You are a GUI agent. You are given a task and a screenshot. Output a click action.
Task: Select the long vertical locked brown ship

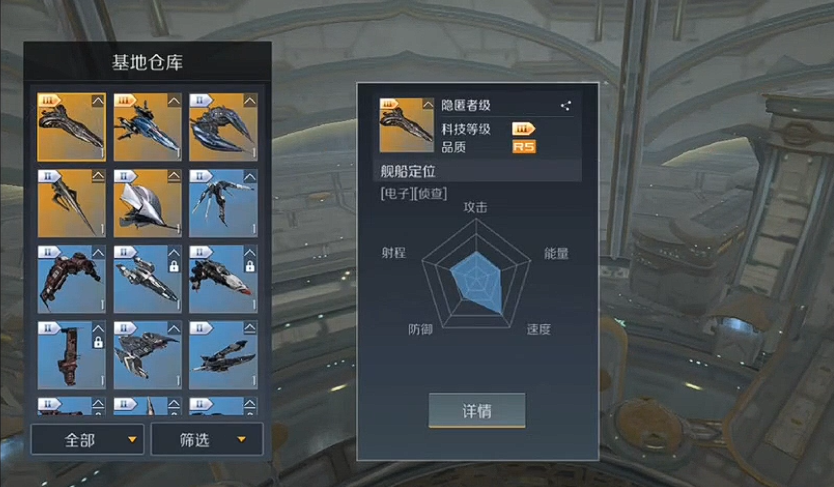point(71,355)
